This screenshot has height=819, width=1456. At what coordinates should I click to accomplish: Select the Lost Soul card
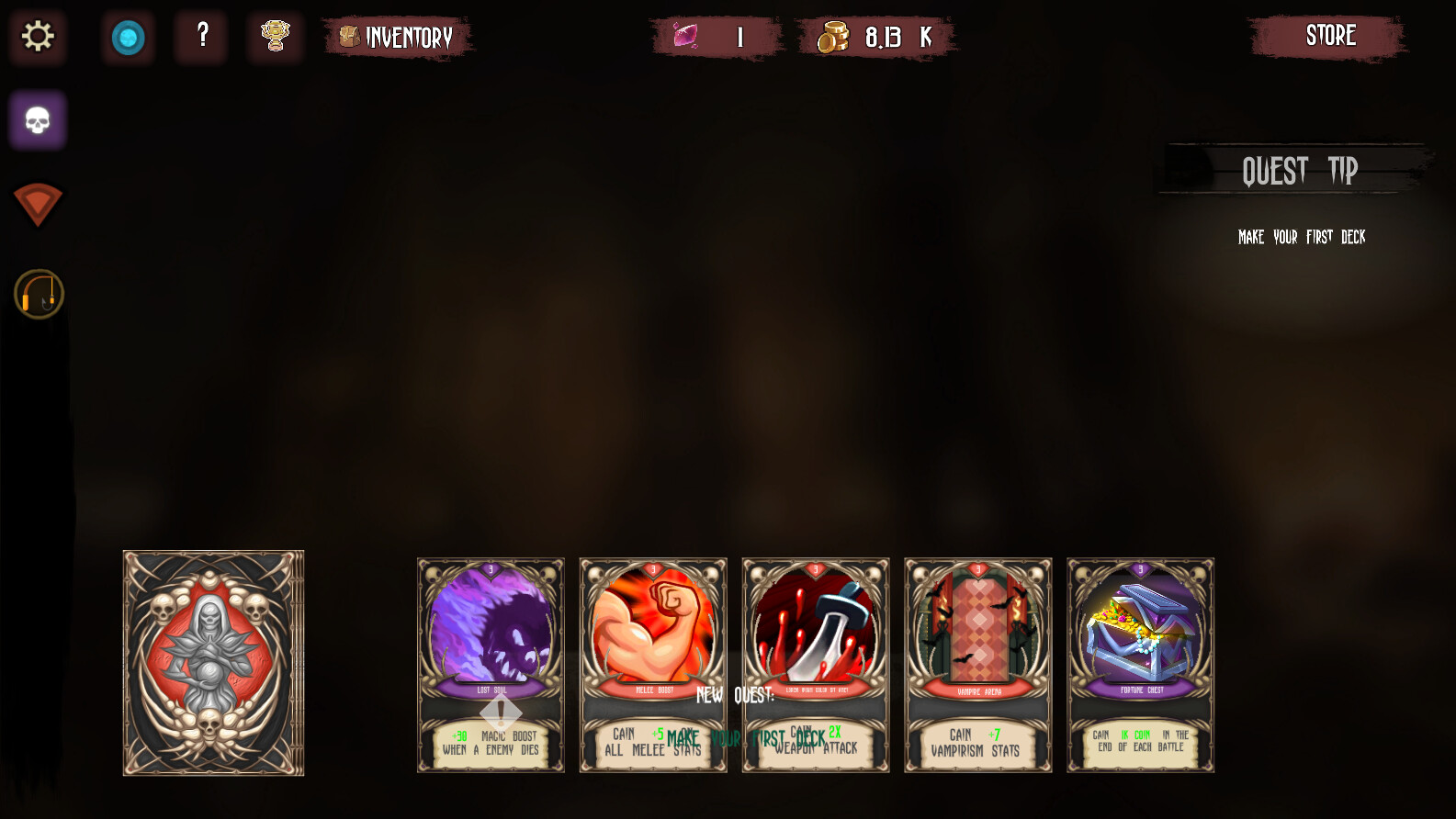click(x=491, y=665)
